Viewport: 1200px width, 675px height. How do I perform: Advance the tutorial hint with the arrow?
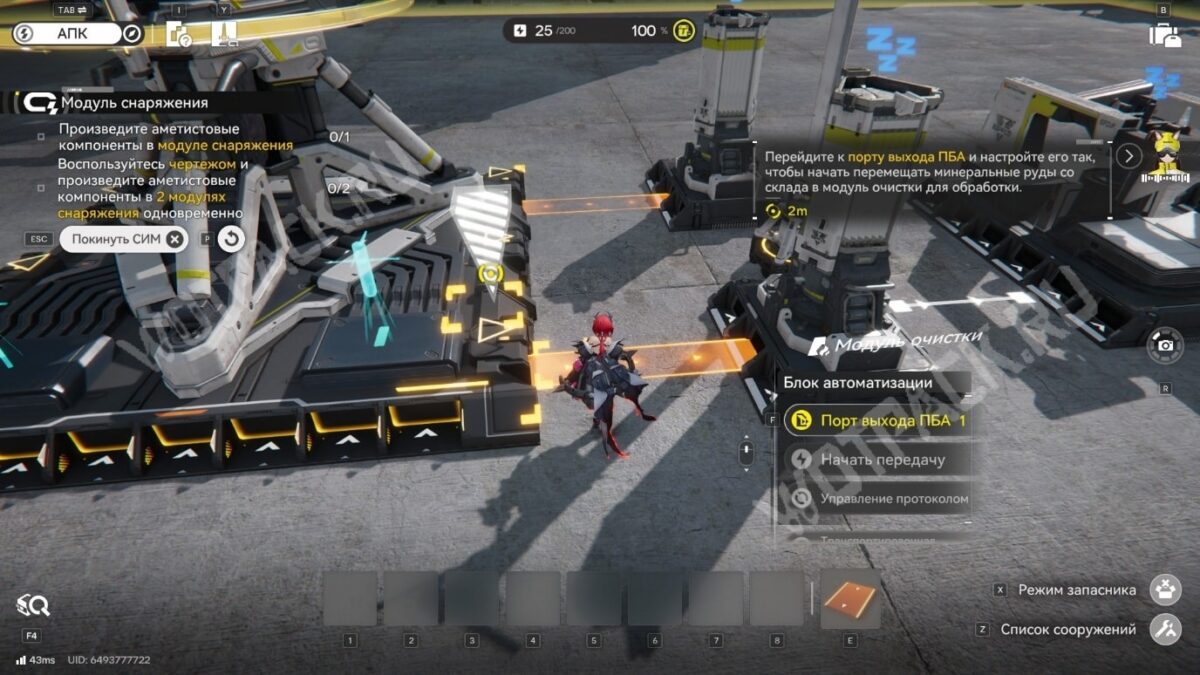[x=1129, y=156]
